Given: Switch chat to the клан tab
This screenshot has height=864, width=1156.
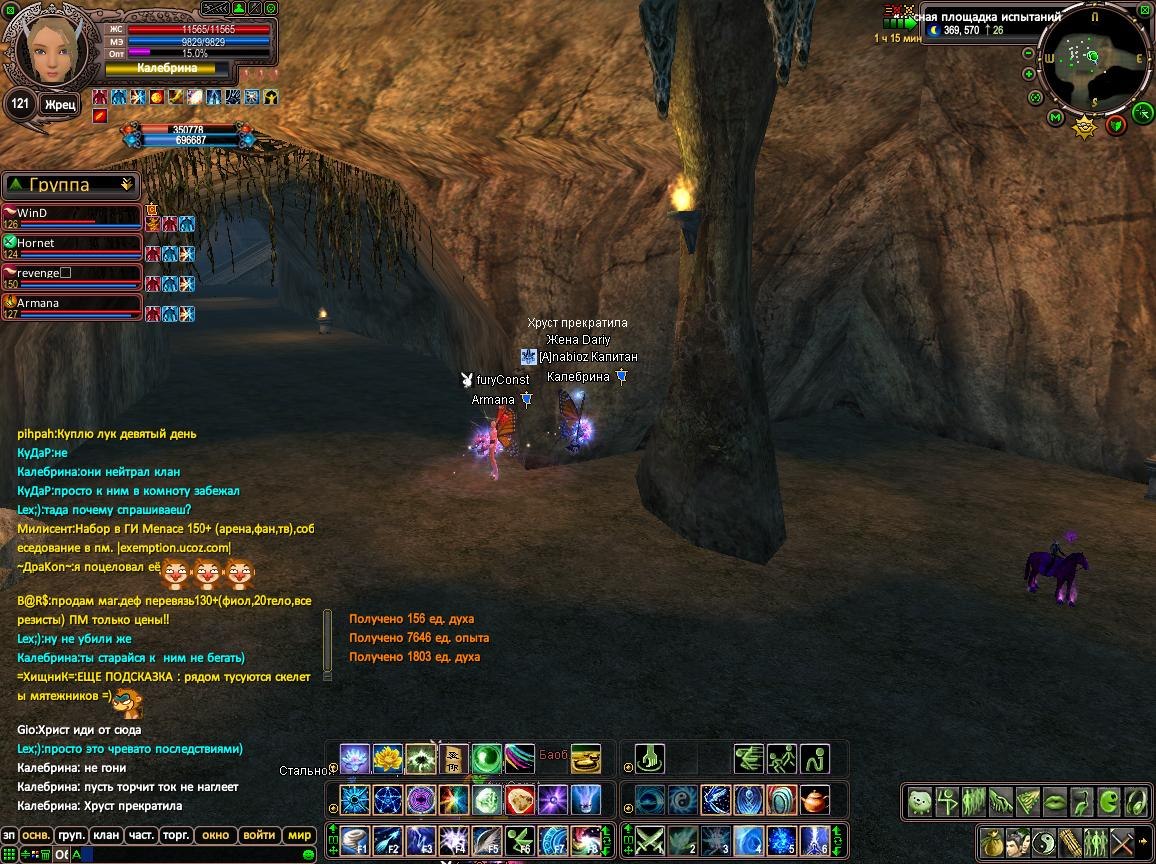Looking at the screenshot, I should tap(105, 835).
